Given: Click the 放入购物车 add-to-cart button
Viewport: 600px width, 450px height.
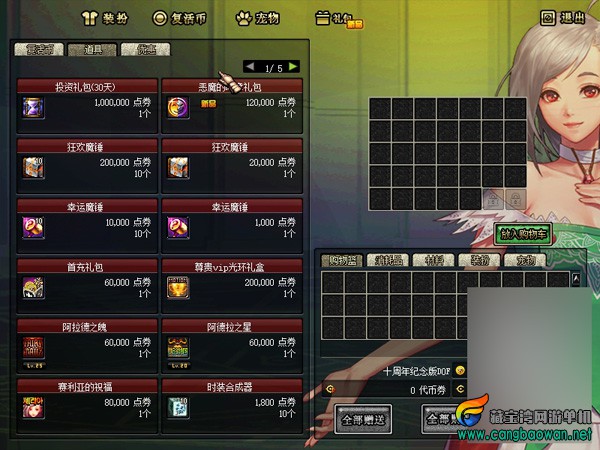Looking at the screenshot, I should tap(524, 232).
